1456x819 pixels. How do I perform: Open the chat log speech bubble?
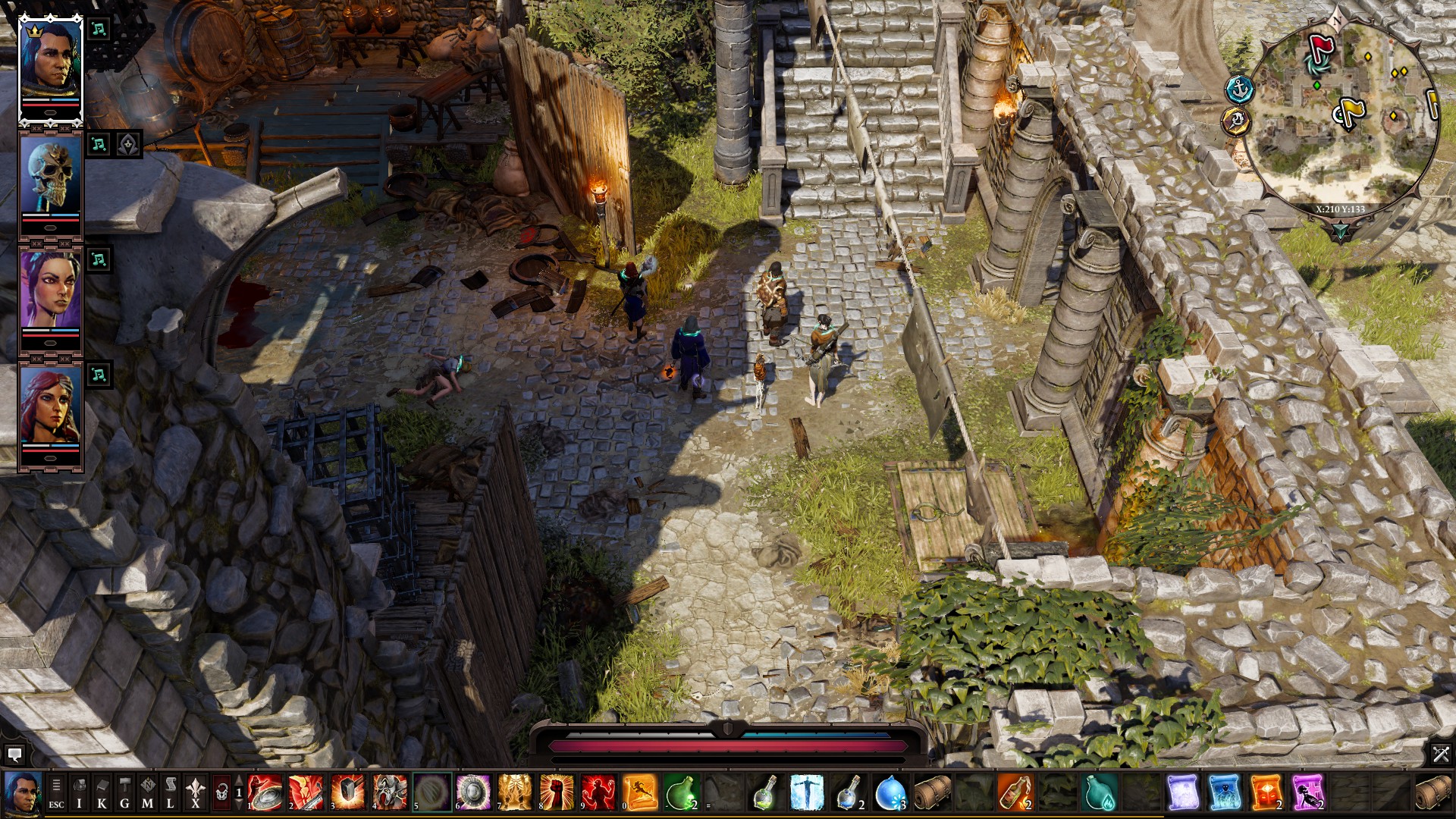coord(14,755)
